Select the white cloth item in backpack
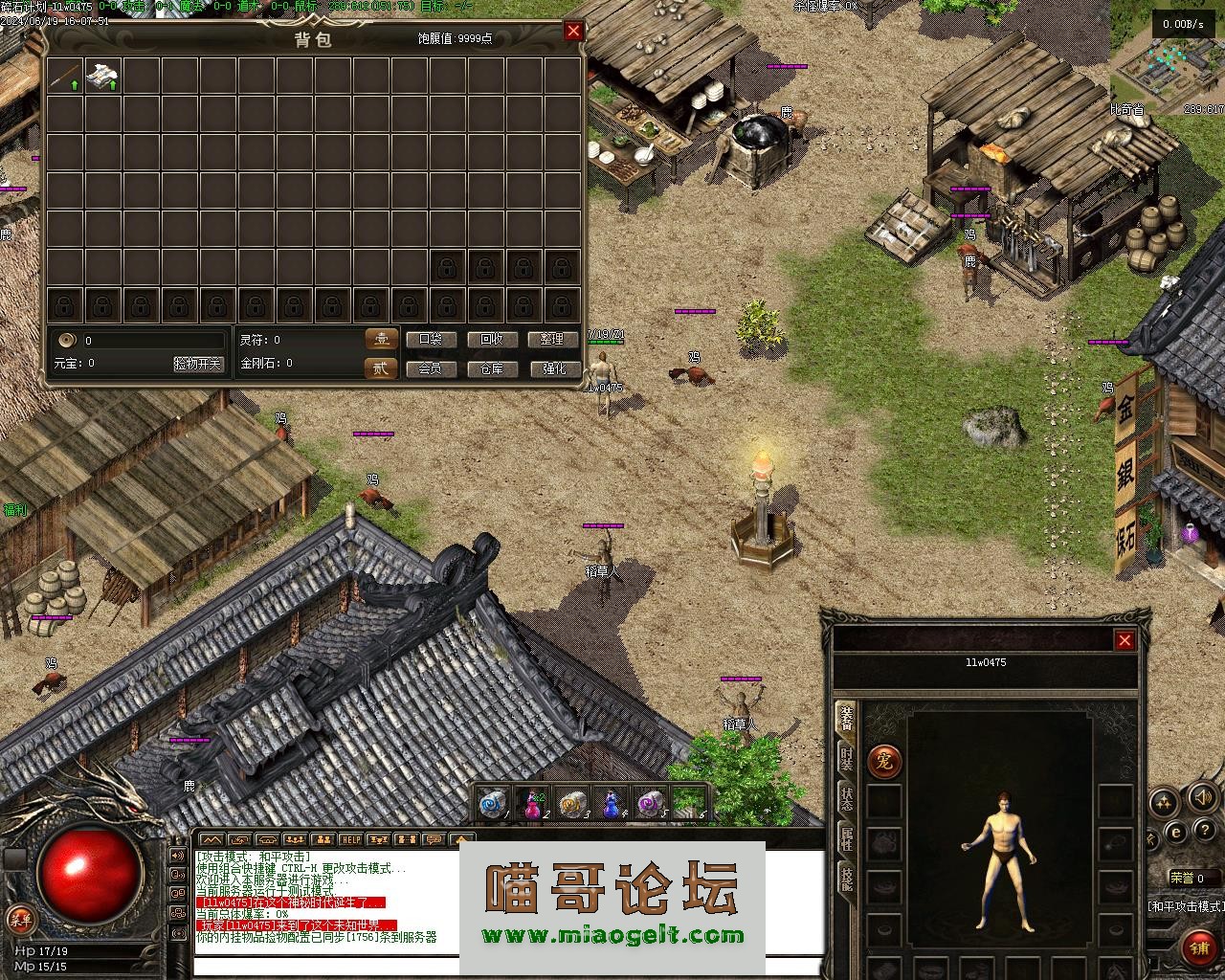 [102, 76]
